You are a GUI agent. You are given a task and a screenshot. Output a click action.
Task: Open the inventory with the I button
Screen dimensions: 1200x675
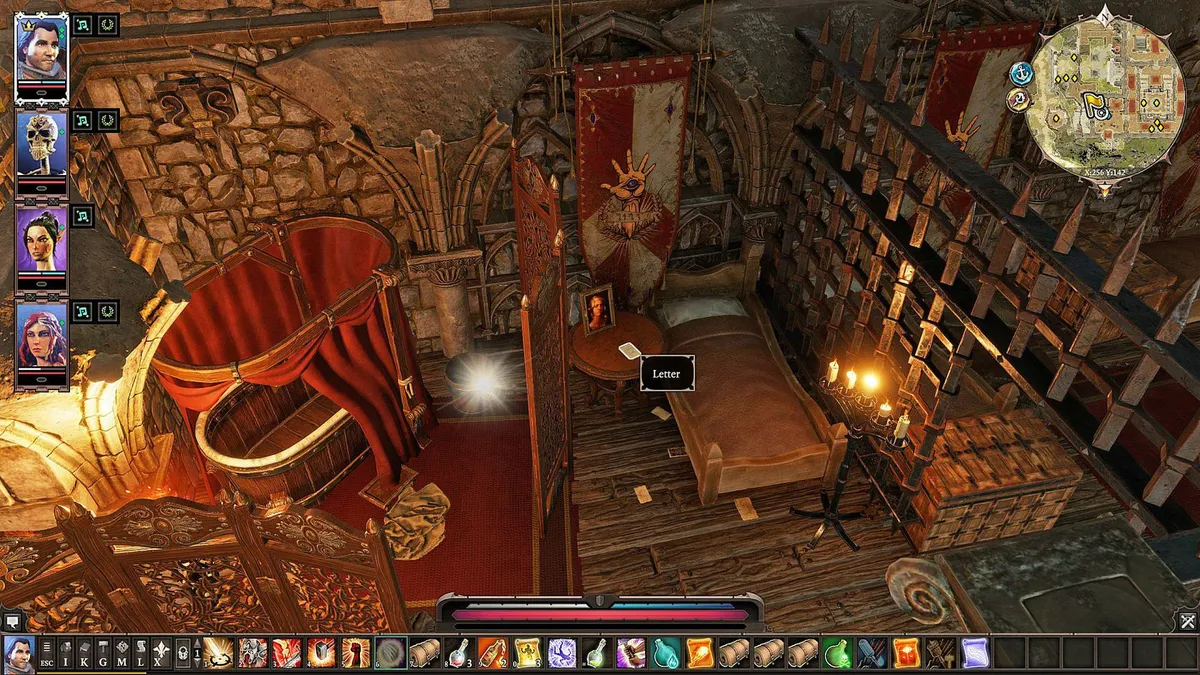pos(66,654)
